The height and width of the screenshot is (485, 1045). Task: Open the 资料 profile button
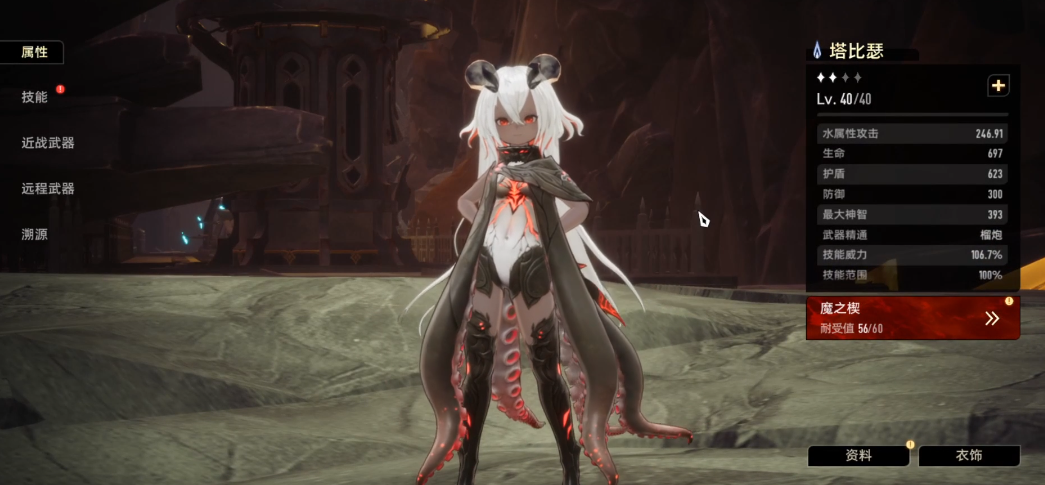pos(858,456)
